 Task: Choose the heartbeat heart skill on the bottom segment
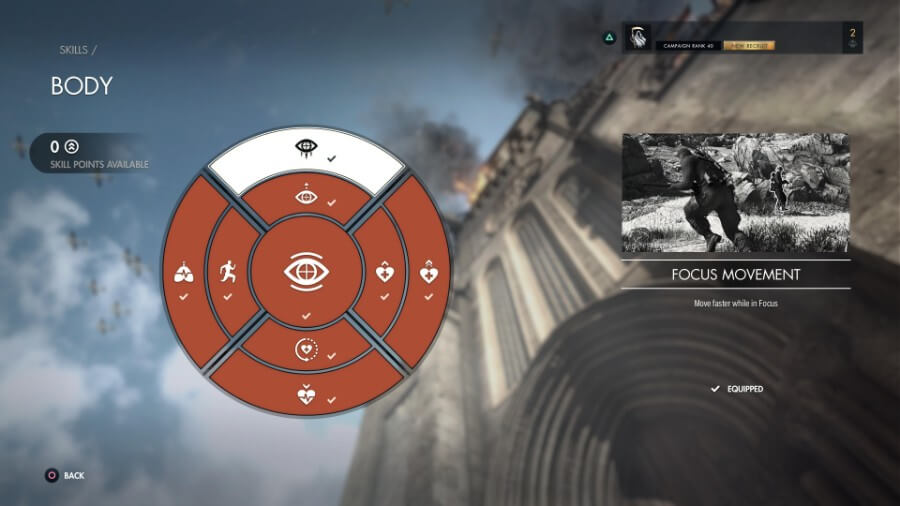(306, 393)
